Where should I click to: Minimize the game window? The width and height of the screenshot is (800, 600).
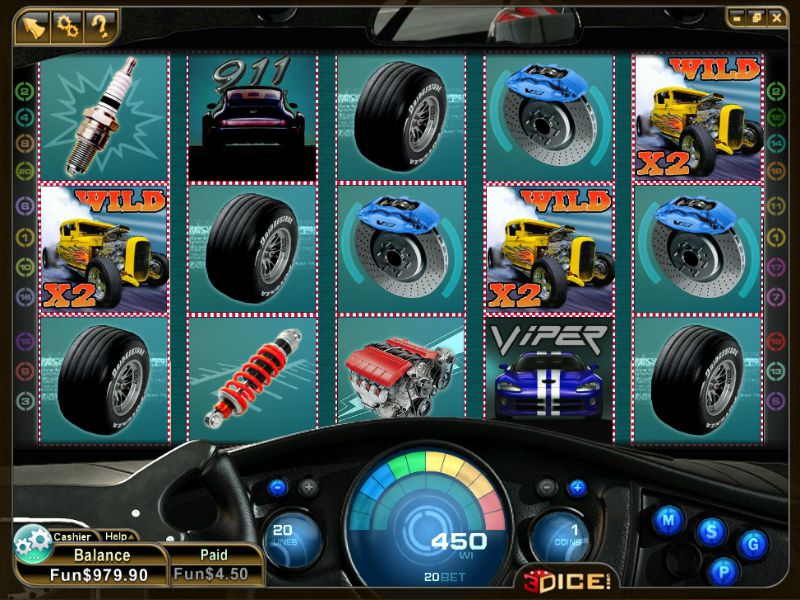coord(736,17)
